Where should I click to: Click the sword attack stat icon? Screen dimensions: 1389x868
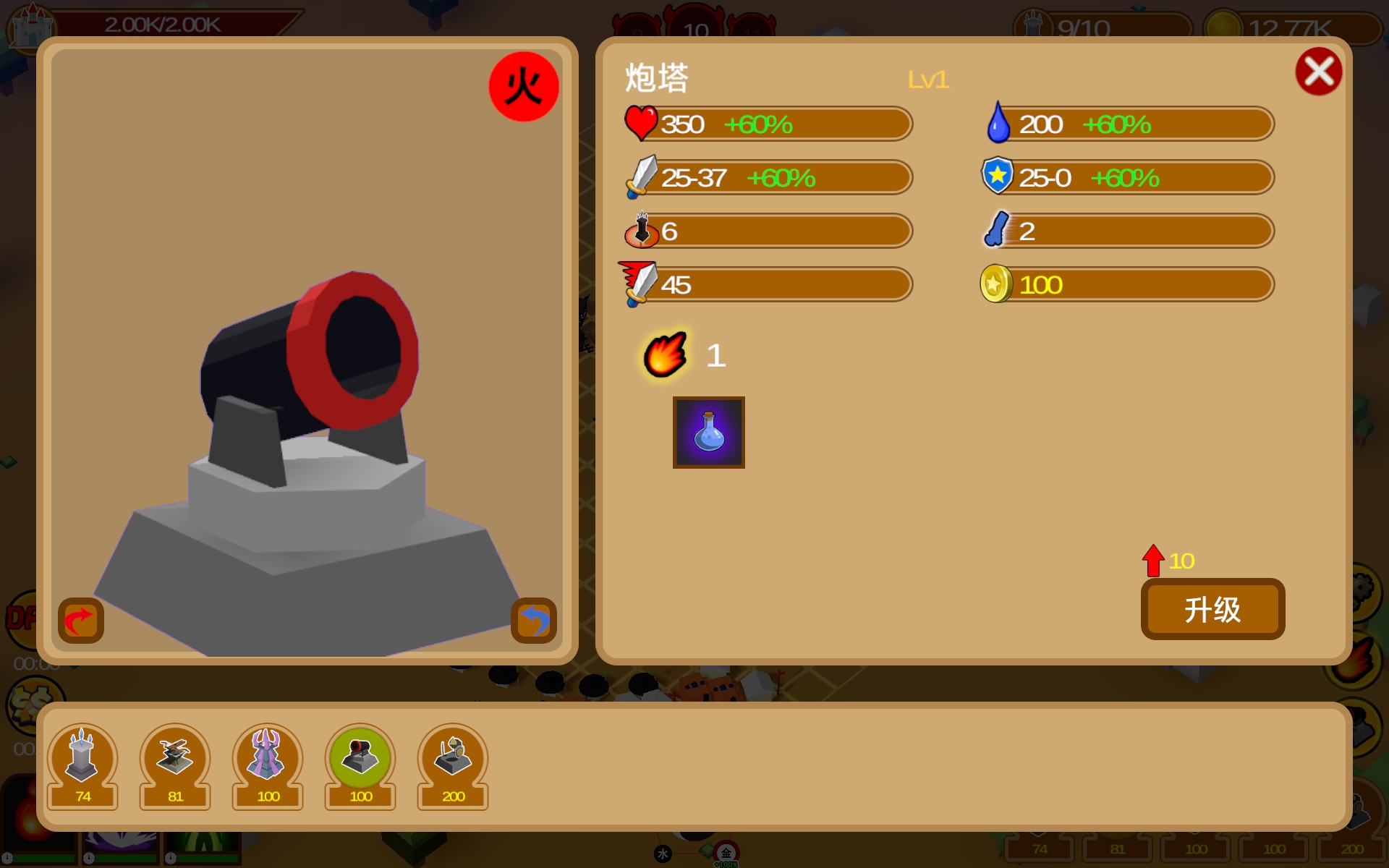[641, 176]
